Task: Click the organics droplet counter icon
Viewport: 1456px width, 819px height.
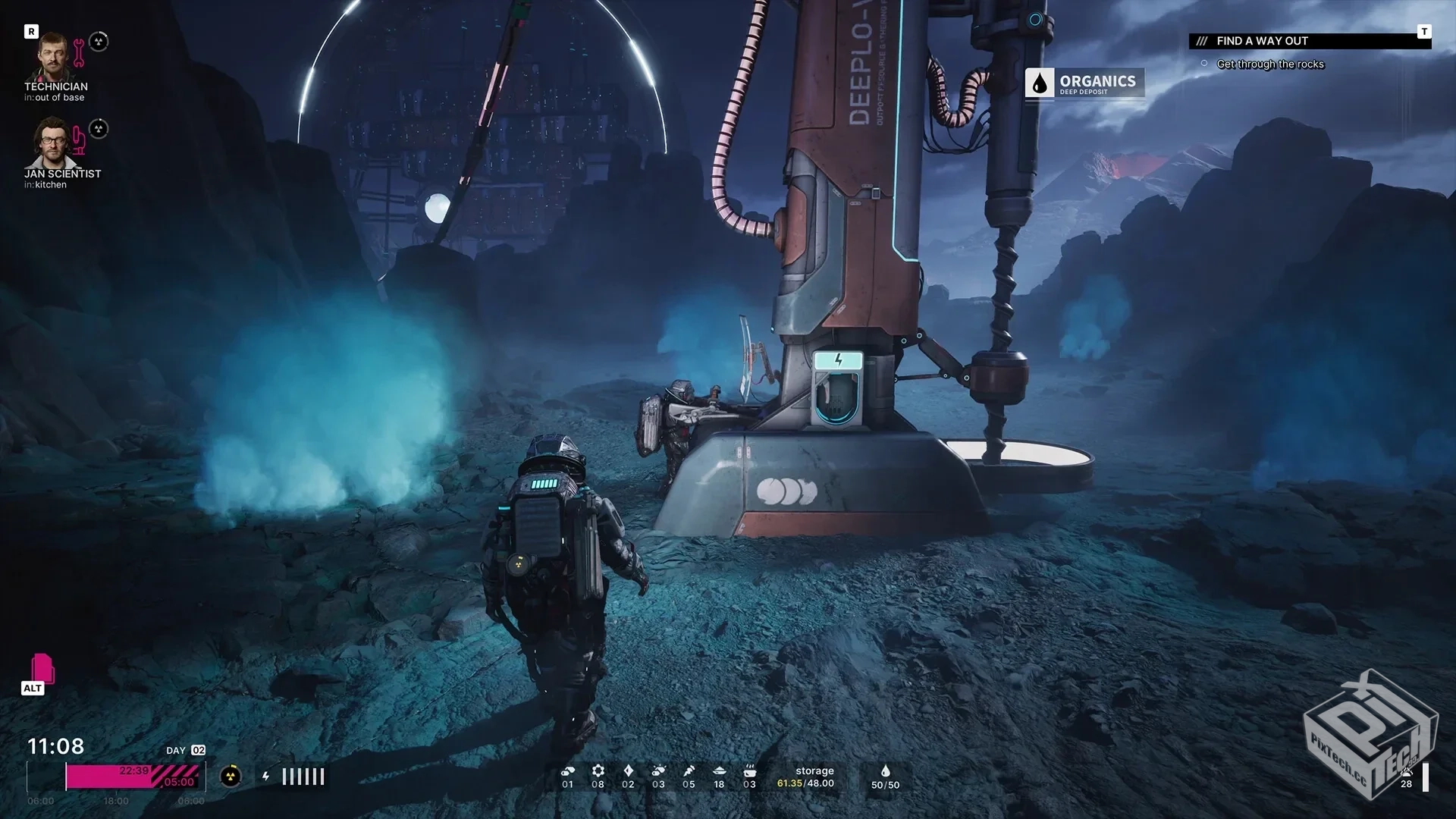Action: 885,770
